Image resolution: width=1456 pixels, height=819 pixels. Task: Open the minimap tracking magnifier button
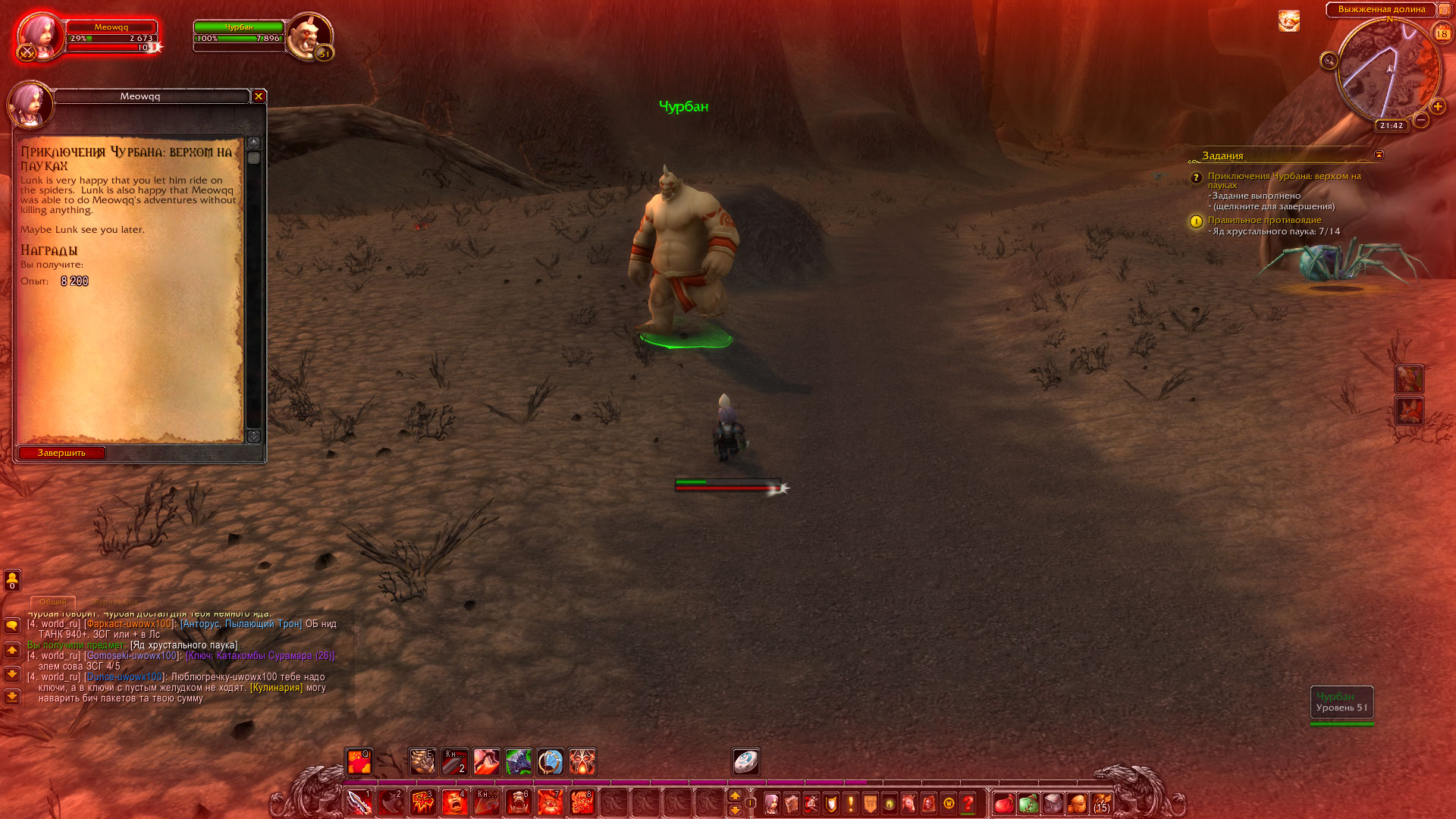click(1329, 61)
